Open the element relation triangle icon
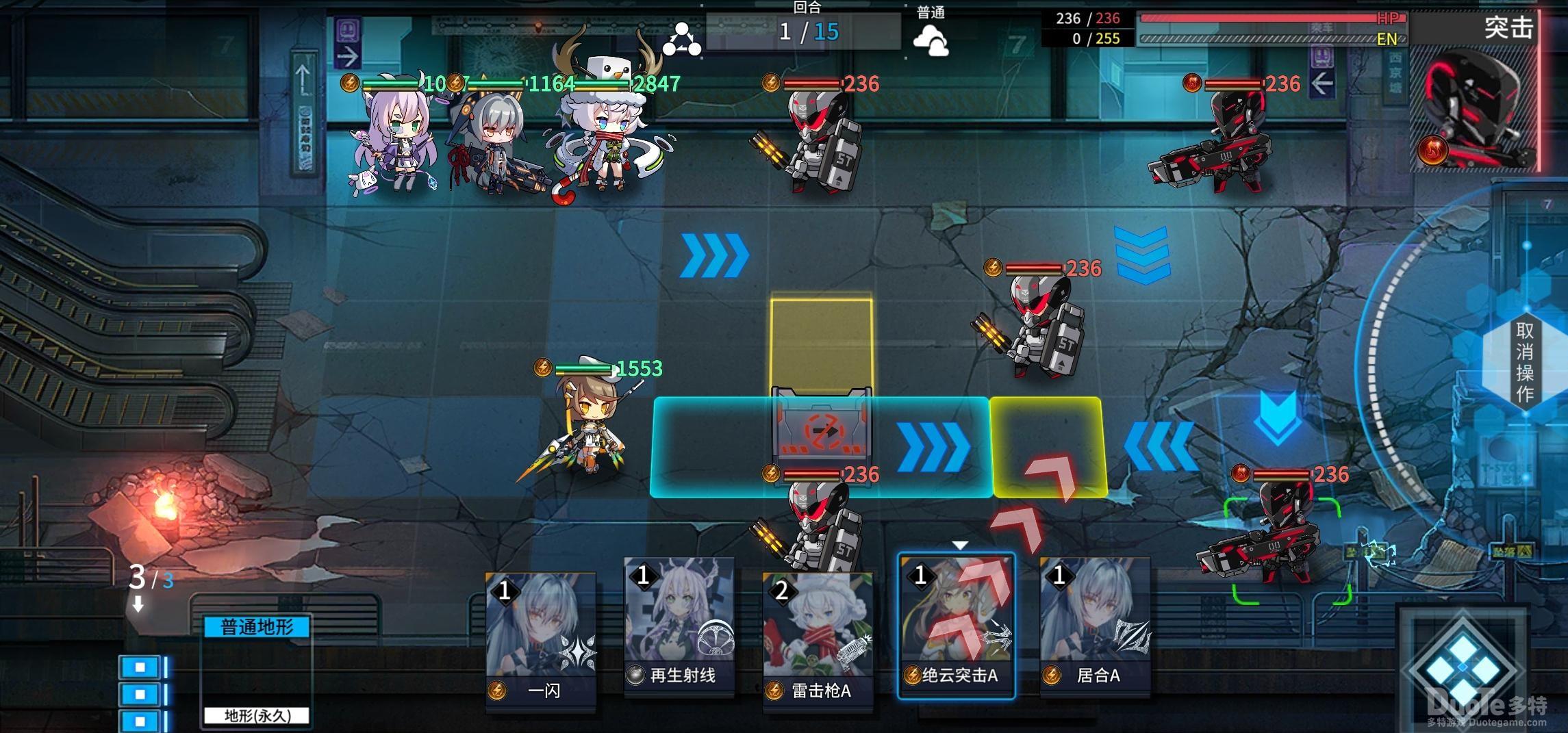1568x733 pixels. click(681, 39)
